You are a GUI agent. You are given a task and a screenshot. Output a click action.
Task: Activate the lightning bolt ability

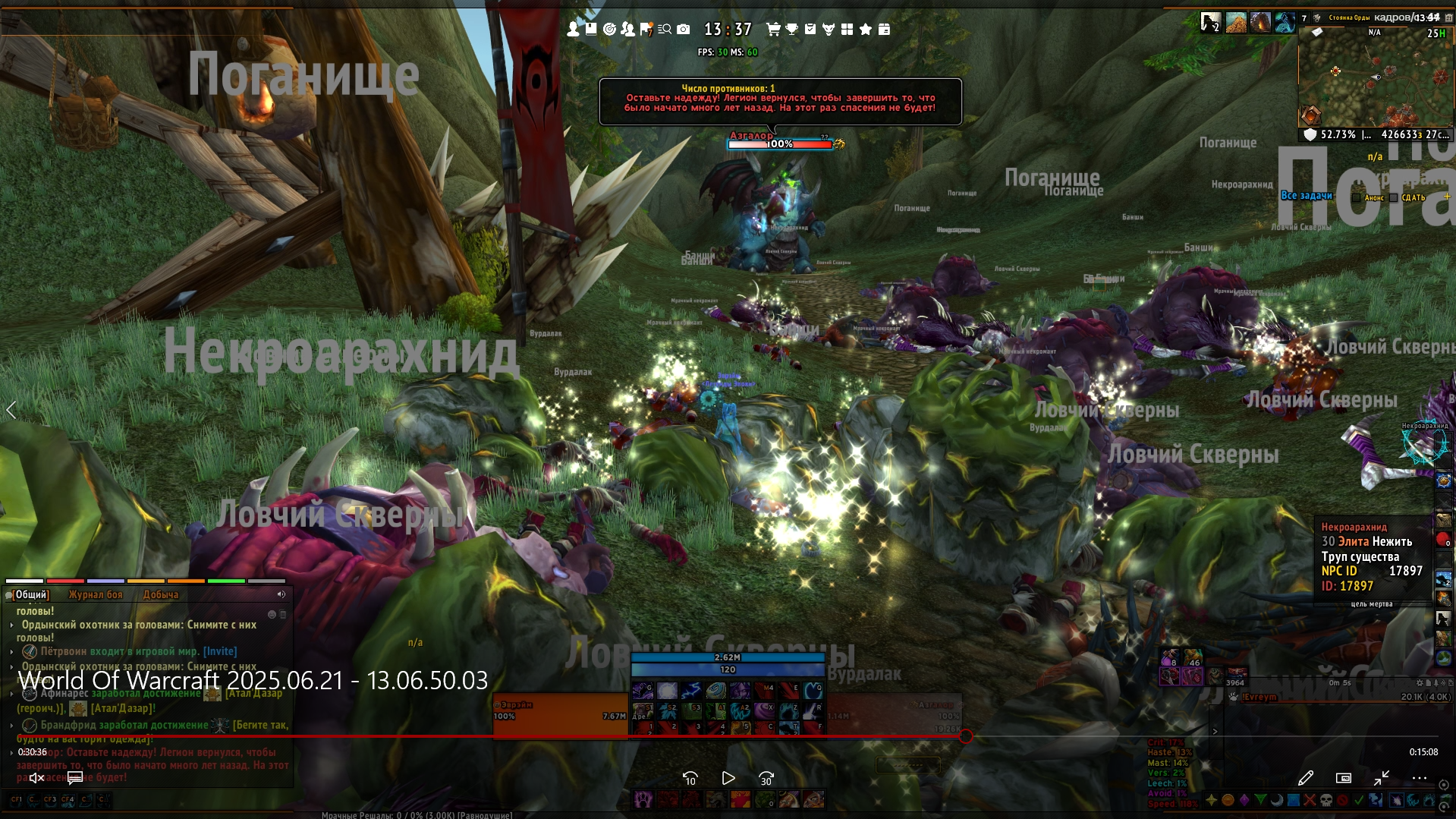tap(690, 691)
